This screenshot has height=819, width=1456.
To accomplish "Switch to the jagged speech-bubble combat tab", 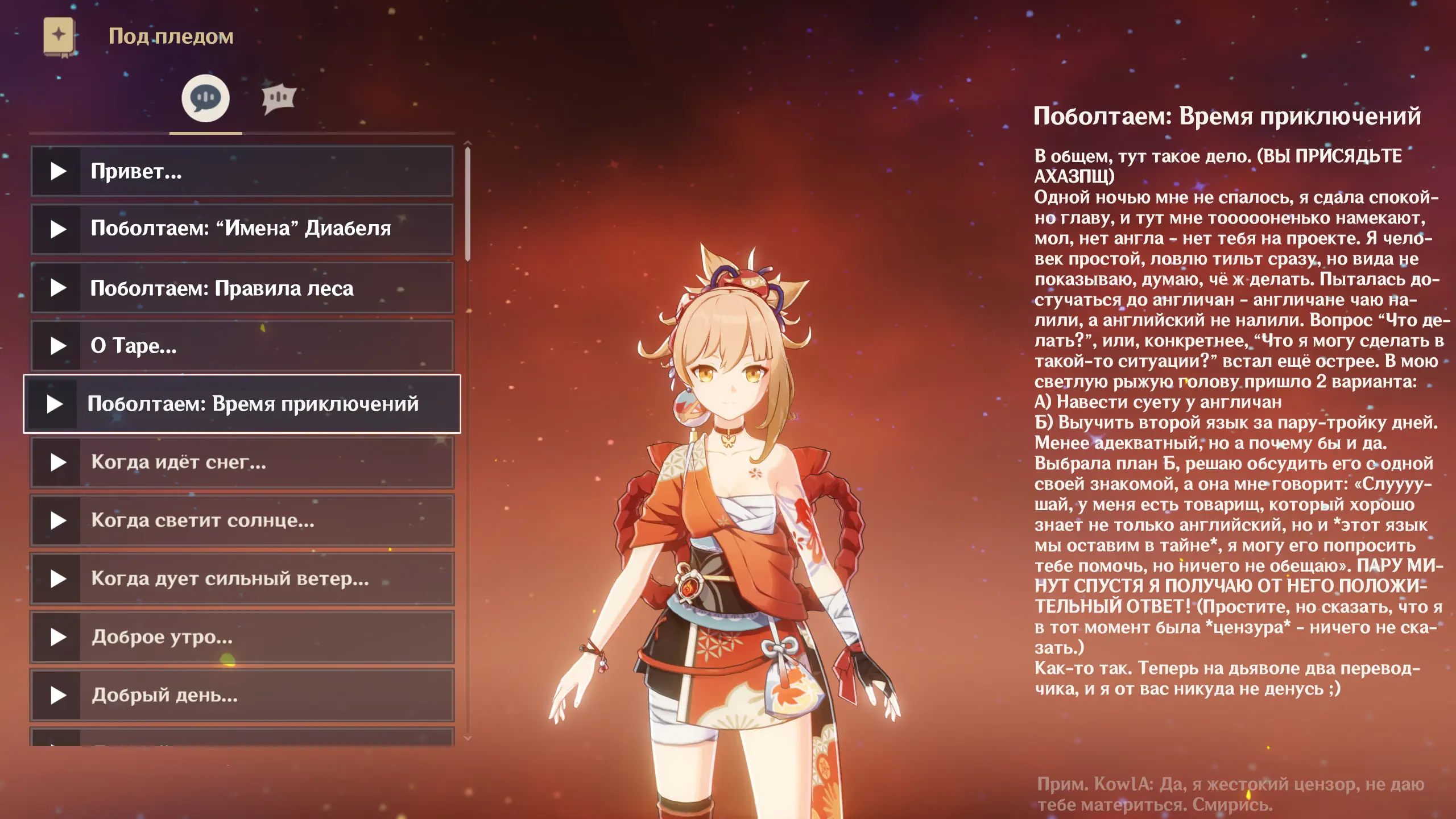I will coord(278,98).
